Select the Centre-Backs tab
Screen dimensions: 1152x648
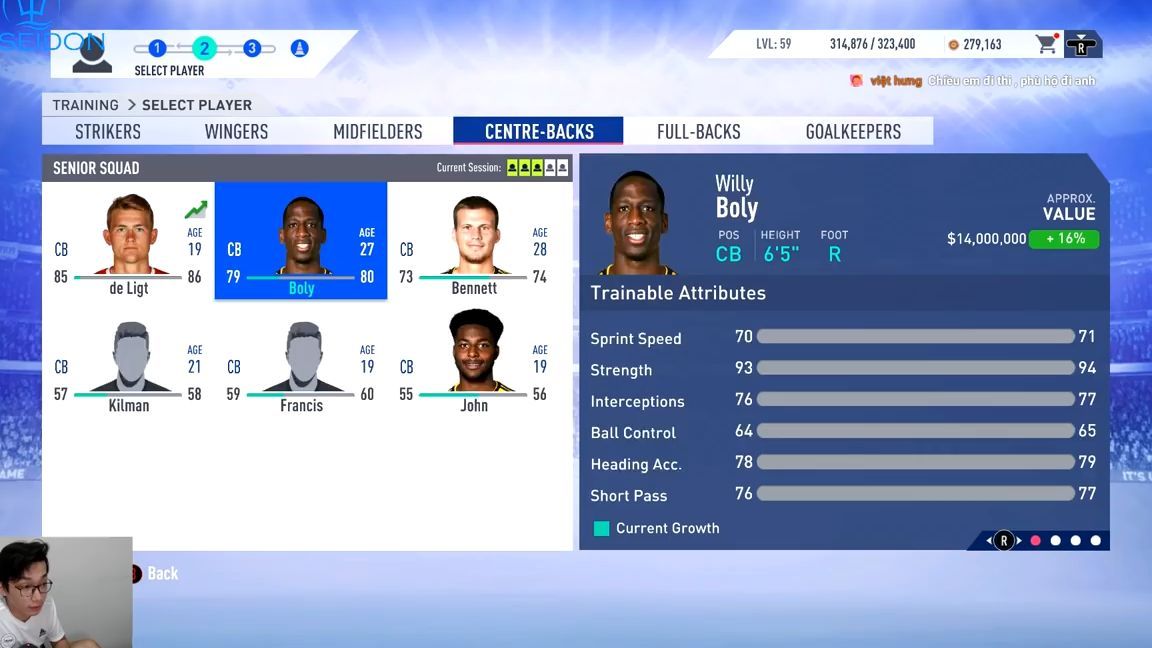pyautogui.click(x=539, y=132)
